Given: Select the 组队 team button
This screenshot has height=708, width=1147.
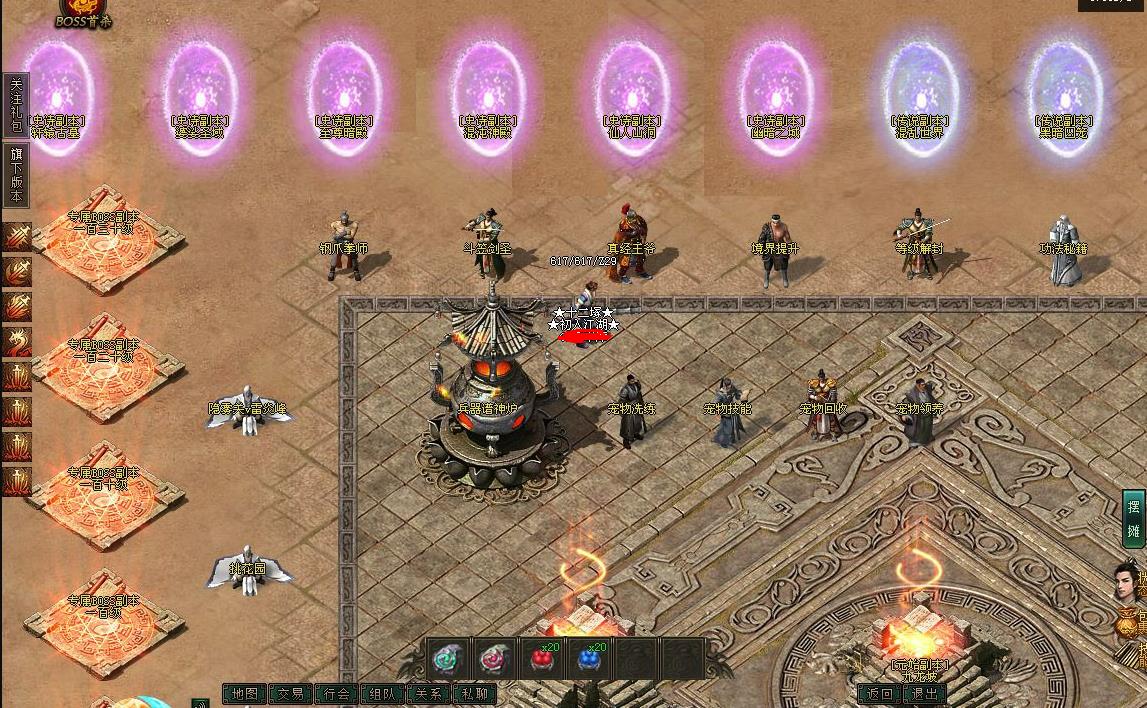Looking at the screenshot, I should [x=382, y=694].
